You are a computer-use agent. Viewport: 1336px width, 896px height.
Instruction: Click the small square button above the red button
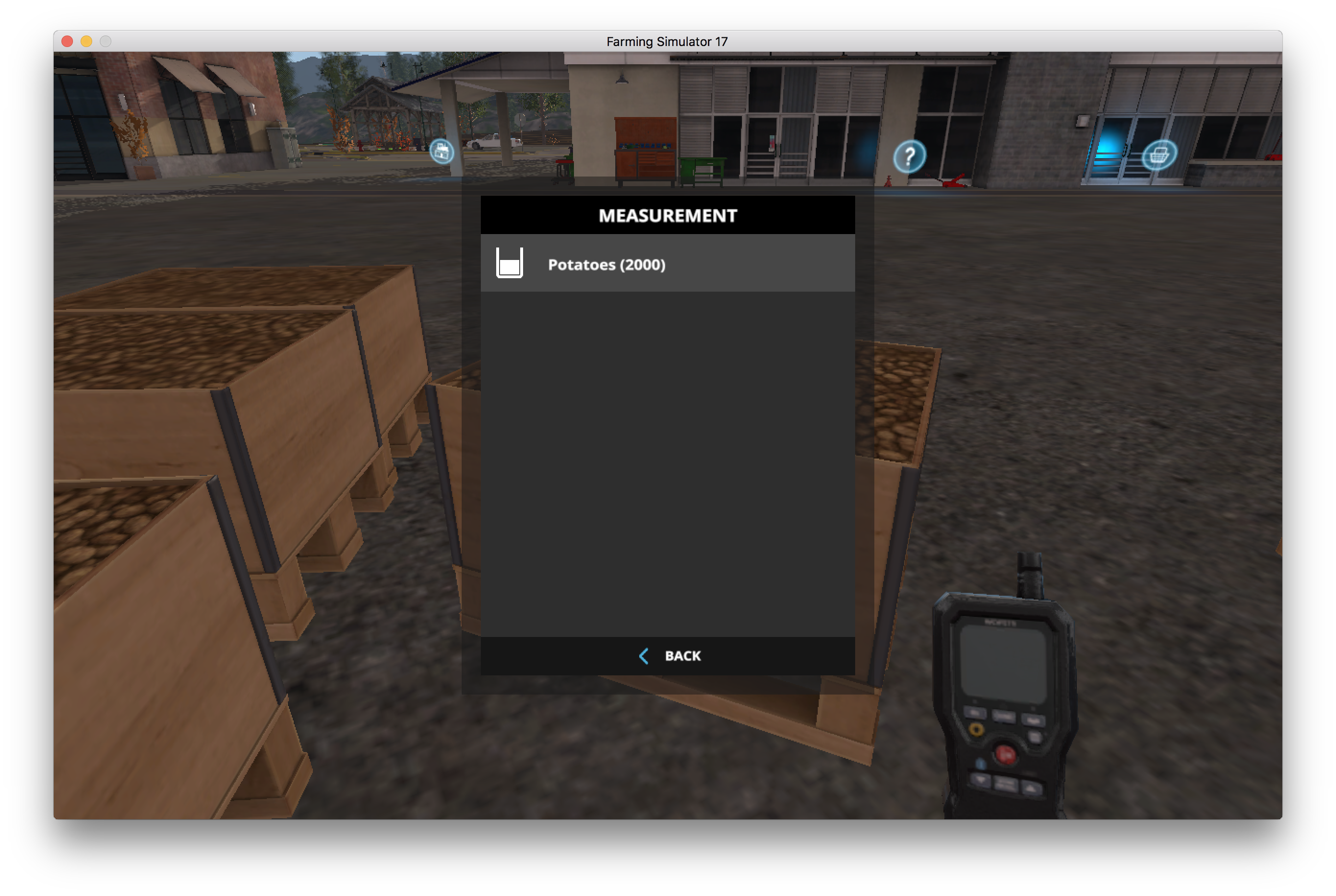1035,737
